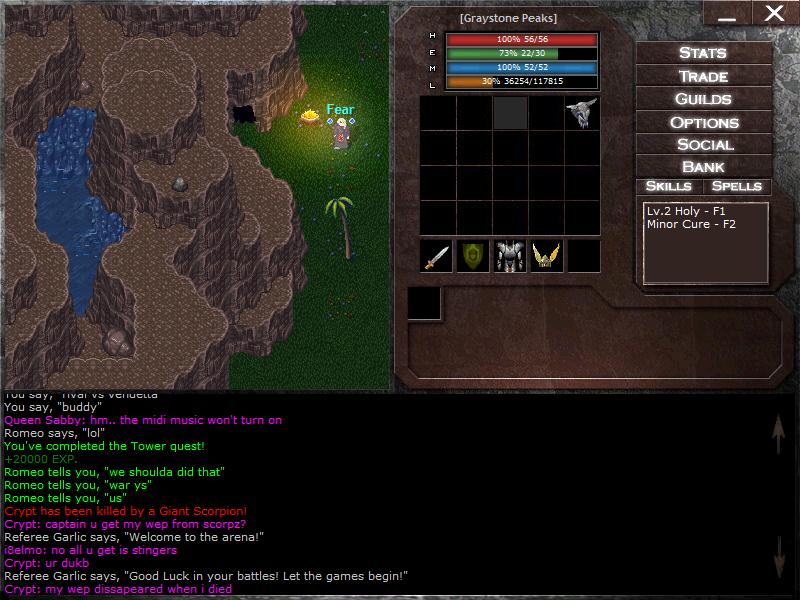Open the Stats panel
Image resolution: width=800 pixels, height=600 pixels.
point(703,53)
